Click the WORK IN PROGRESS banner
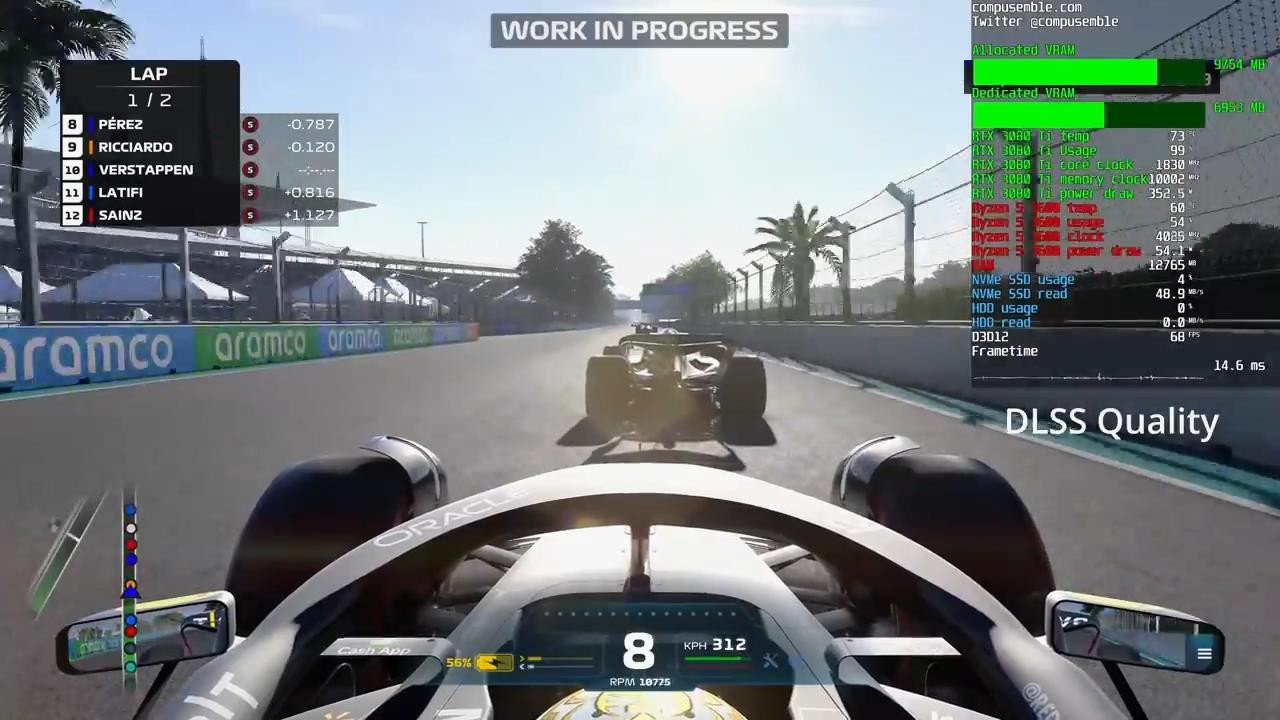1280x720 pixels. tap(639, 30)
